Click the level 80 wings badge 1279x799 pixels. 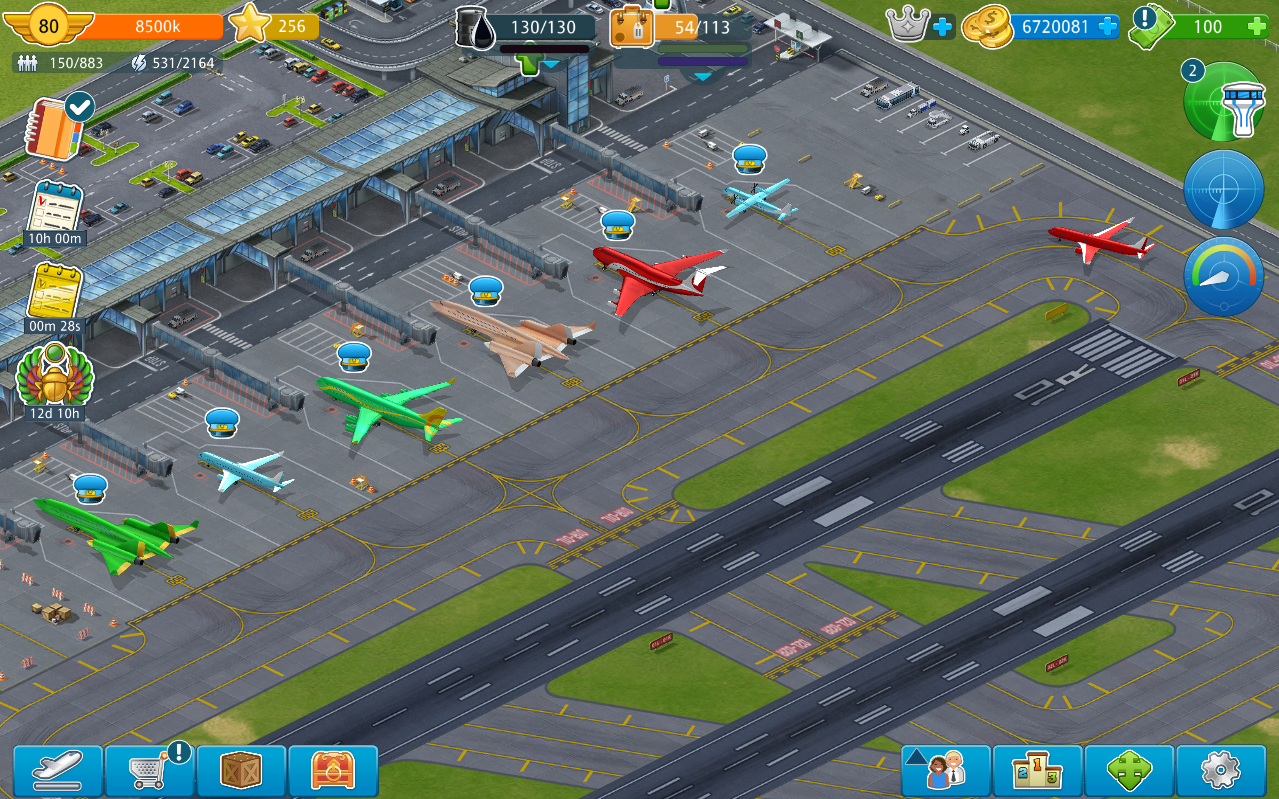pos(48,27)
